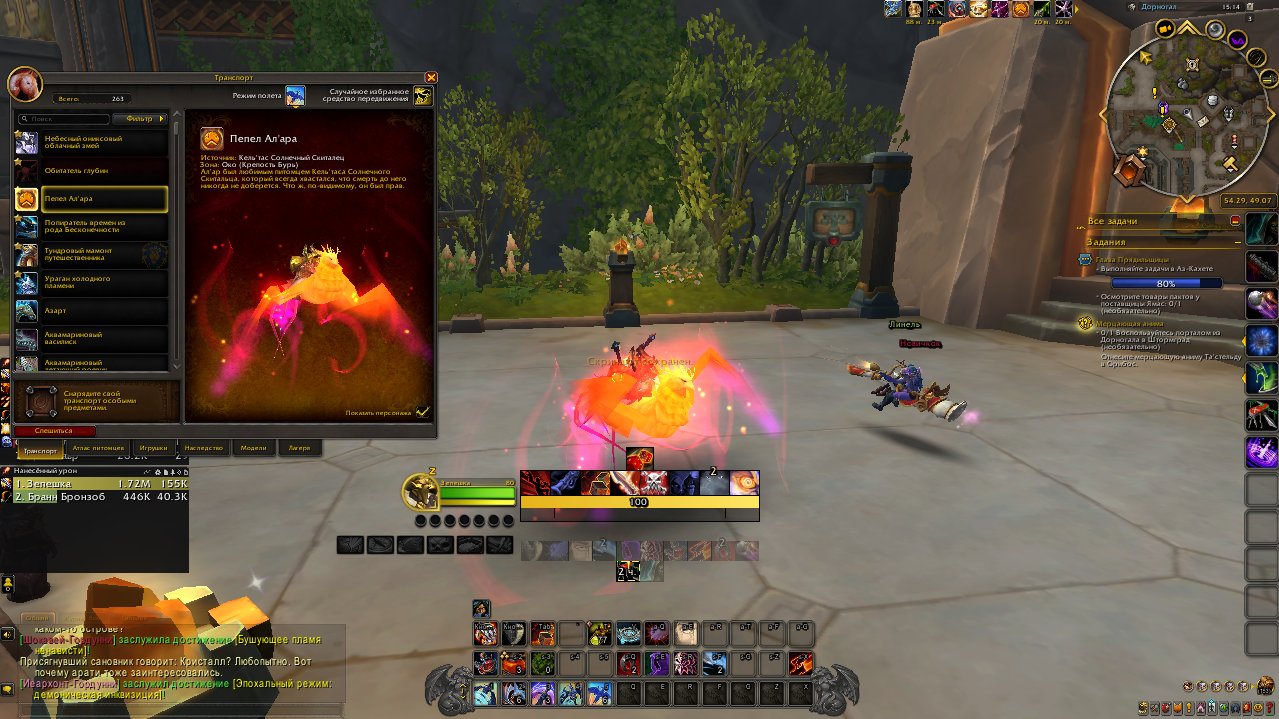The height and width of the screenshot is (719, 1279).
Task: Close the Транспорт mount journal window
Action: point(431,77)
